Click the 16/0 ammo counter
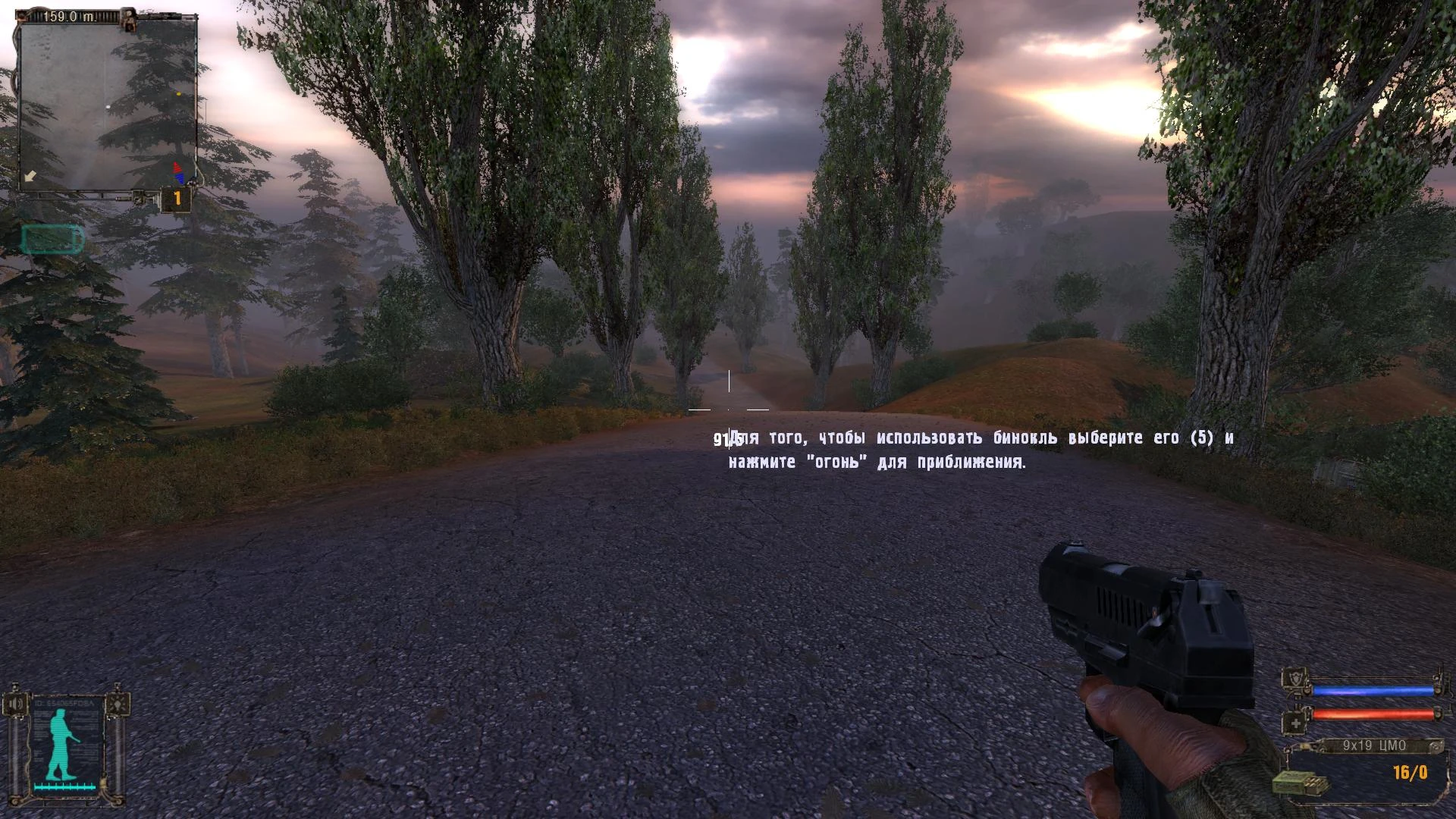 click(x=1410, y=771)
